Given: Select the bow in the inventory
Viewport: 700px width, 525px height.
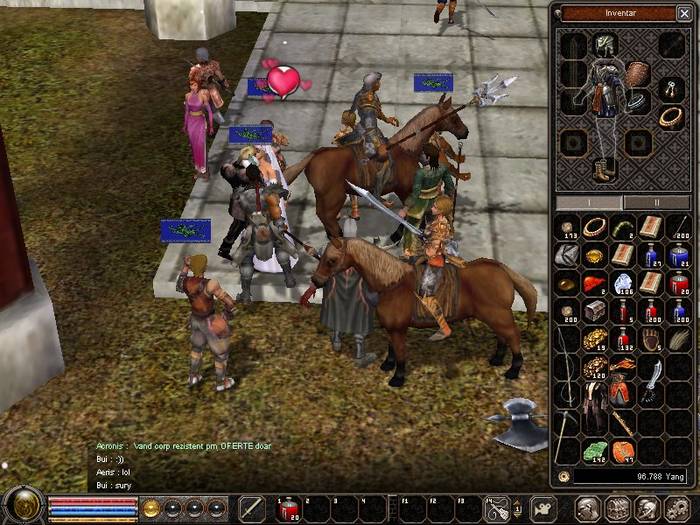Looking at the screenshot, I should click(568, 365).
